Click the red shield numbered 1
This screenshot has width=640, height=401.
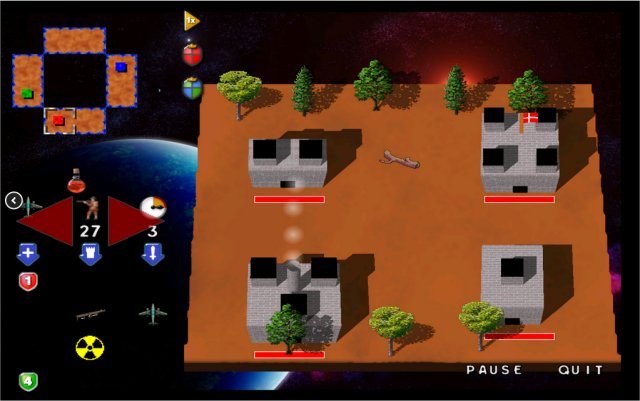(x=28, y=281)
